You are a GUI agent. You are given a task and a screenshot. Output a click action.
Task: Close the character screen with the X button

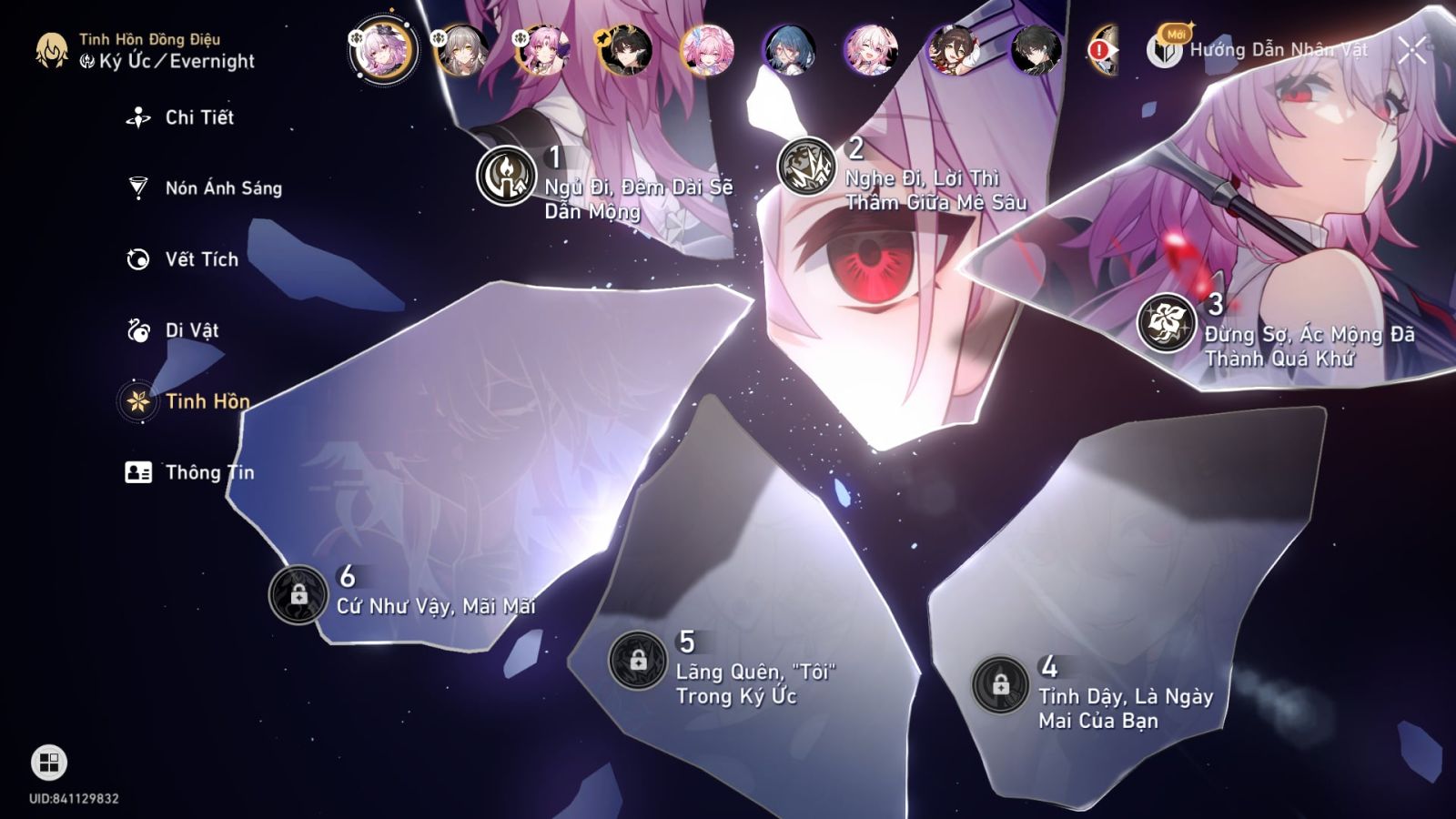tap(1411, 51)
